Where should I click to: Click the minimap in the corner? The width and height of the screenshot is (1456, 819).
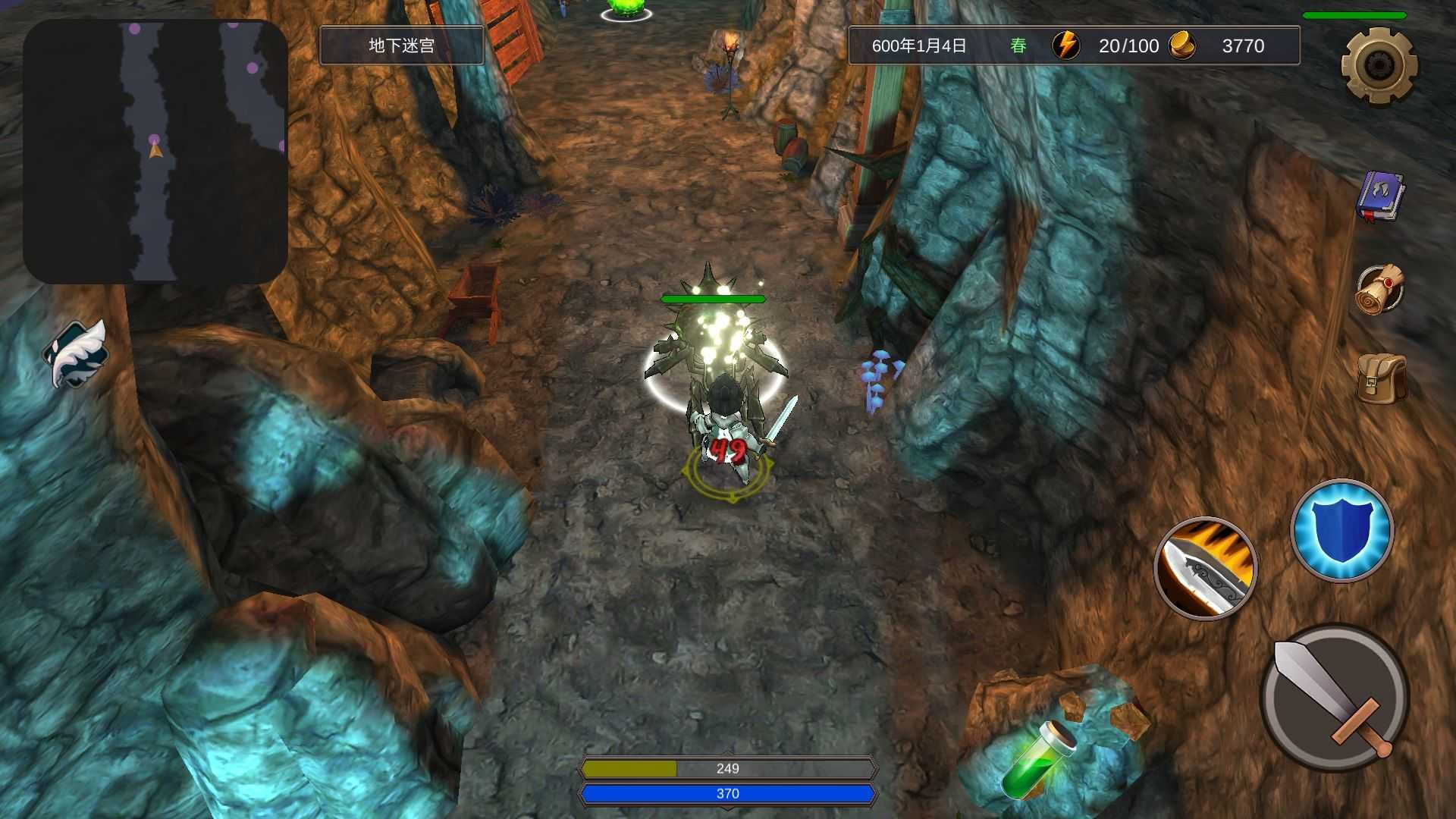tap(155, 148)
